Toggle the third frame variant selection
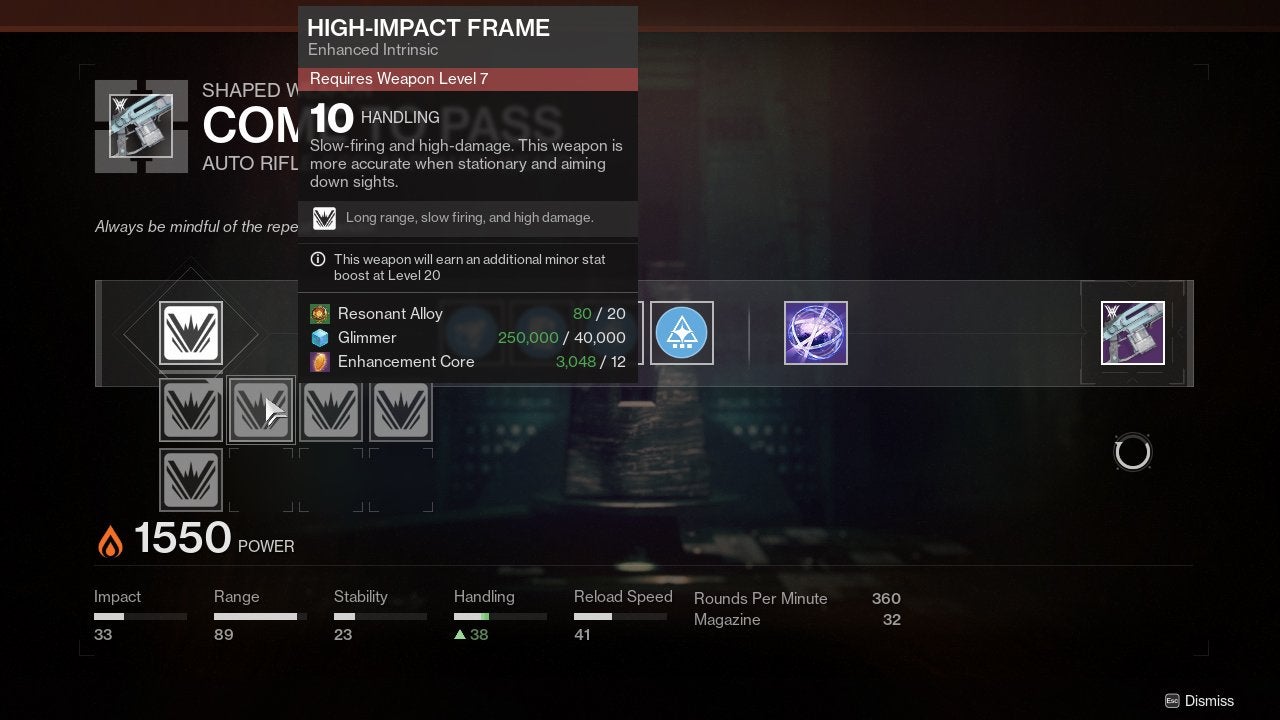1280x720 pixels. tap(331, 410)
